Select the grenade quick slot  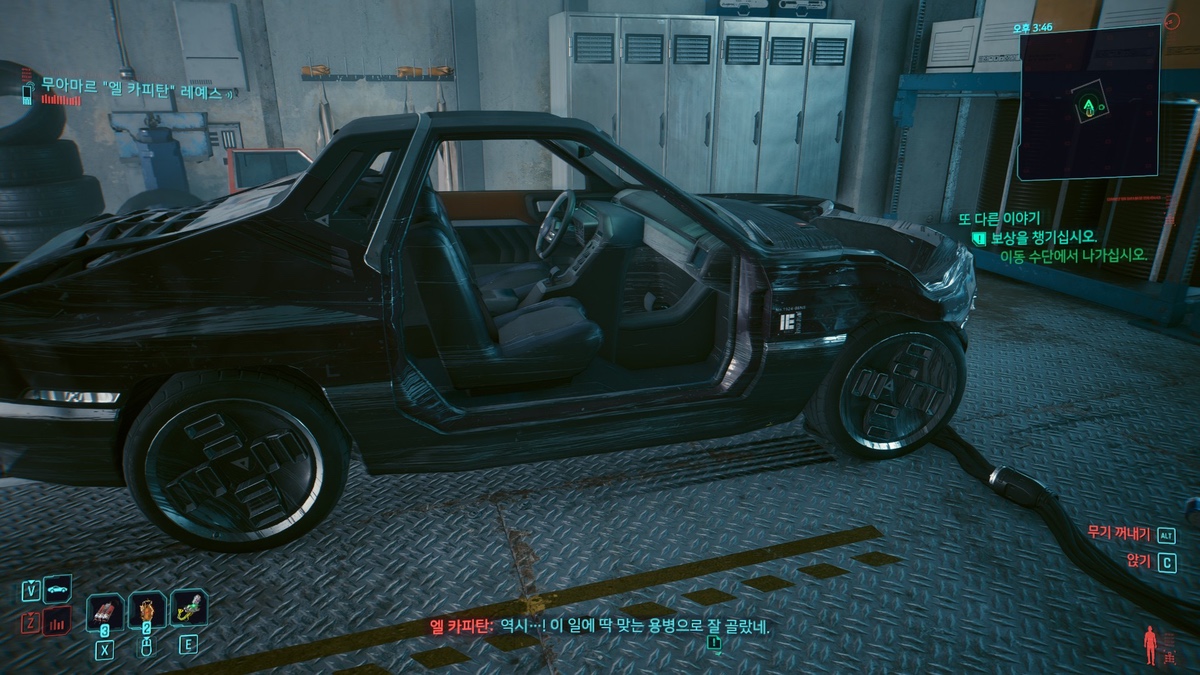click(105, 609)
